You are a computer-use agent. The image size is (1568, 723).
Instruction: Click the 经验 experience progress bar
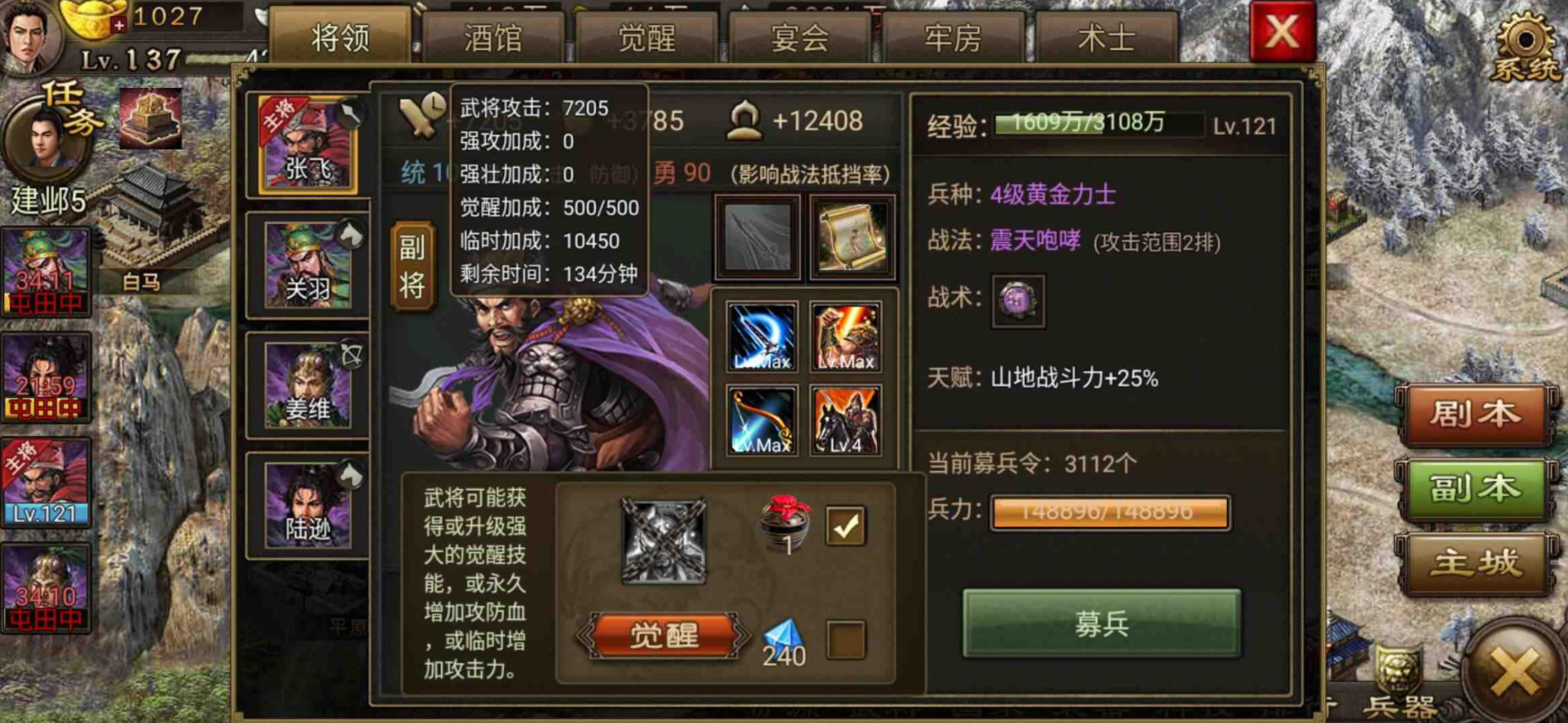(x=1086, y=124)
